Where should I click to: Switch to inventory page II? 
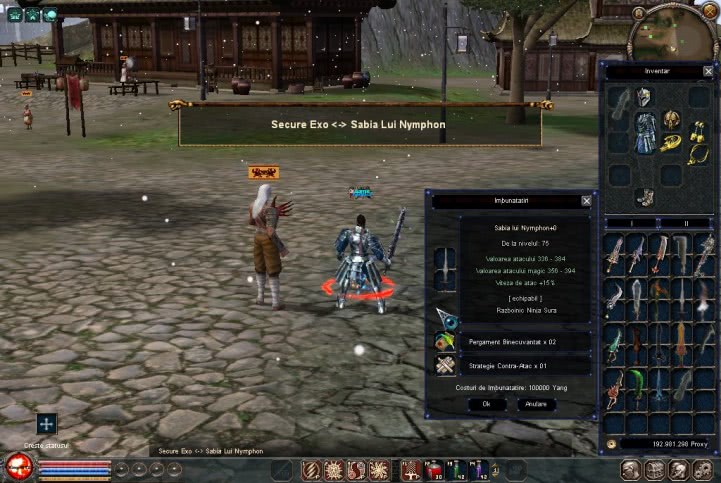(685, 223)
